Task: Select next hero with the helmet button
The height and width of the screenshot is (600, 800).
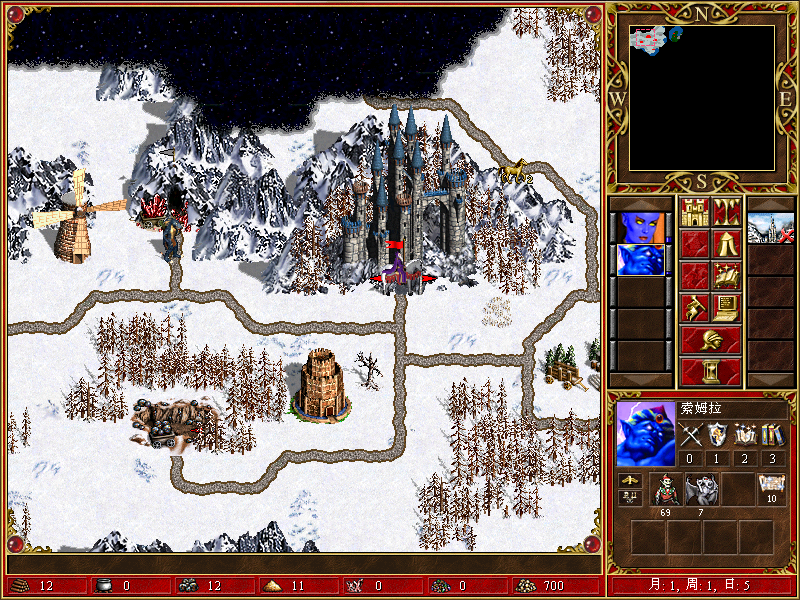Action: pyautogui.click(x=710, y=340)
